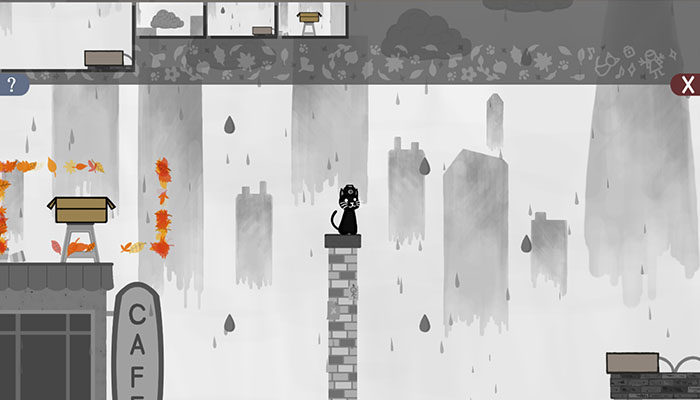Choose the thumbnail with box on stool

tap(312, 18)
